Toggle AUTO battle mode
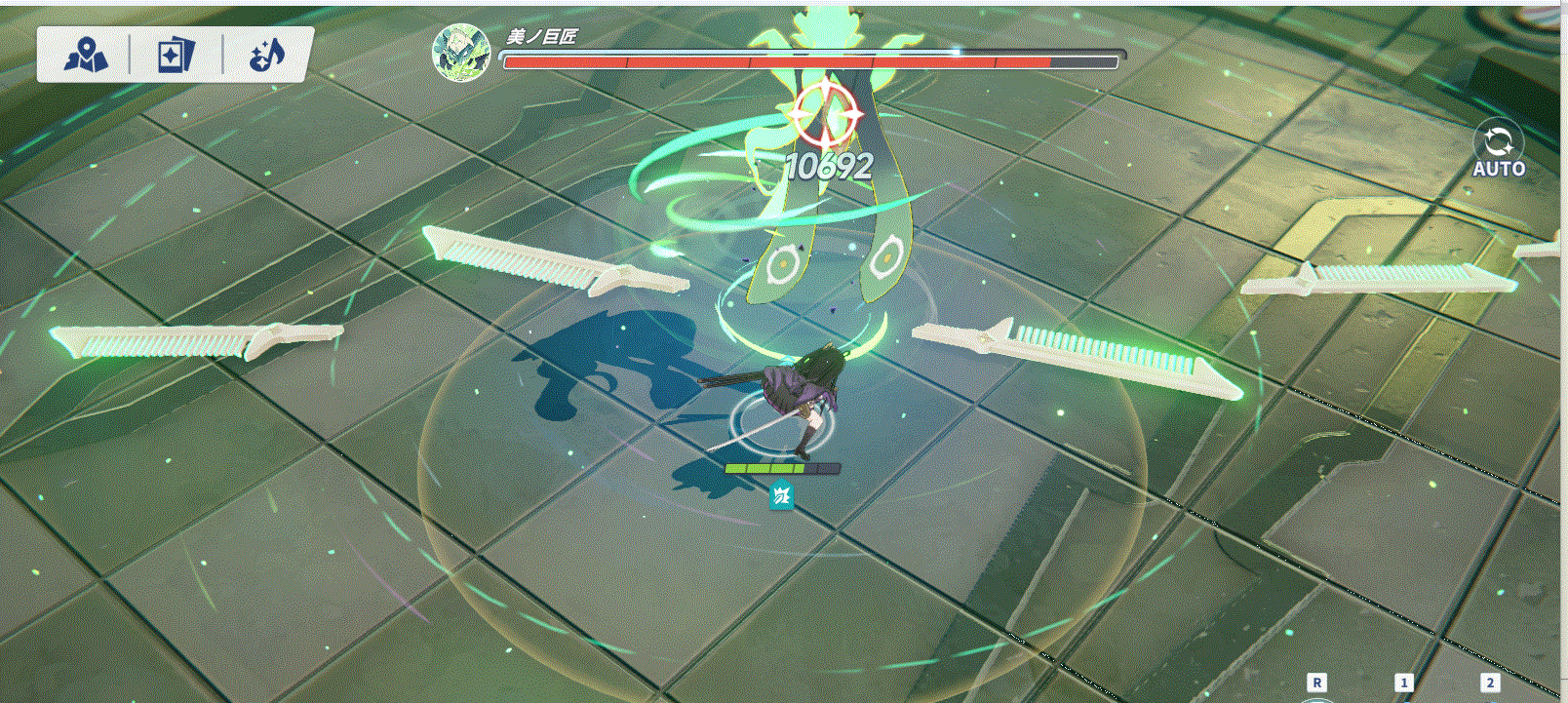The height and width of the screenshot is (703, 1568). [x=1498, y=149]
